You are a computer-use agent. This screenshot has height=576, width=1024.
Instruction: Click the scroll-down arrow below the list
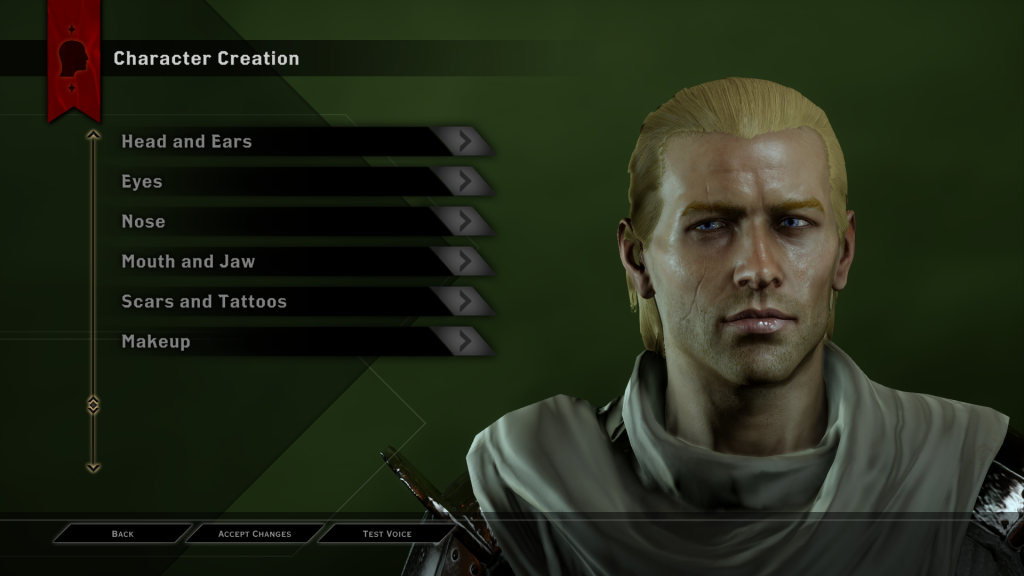tap(93, 466)
